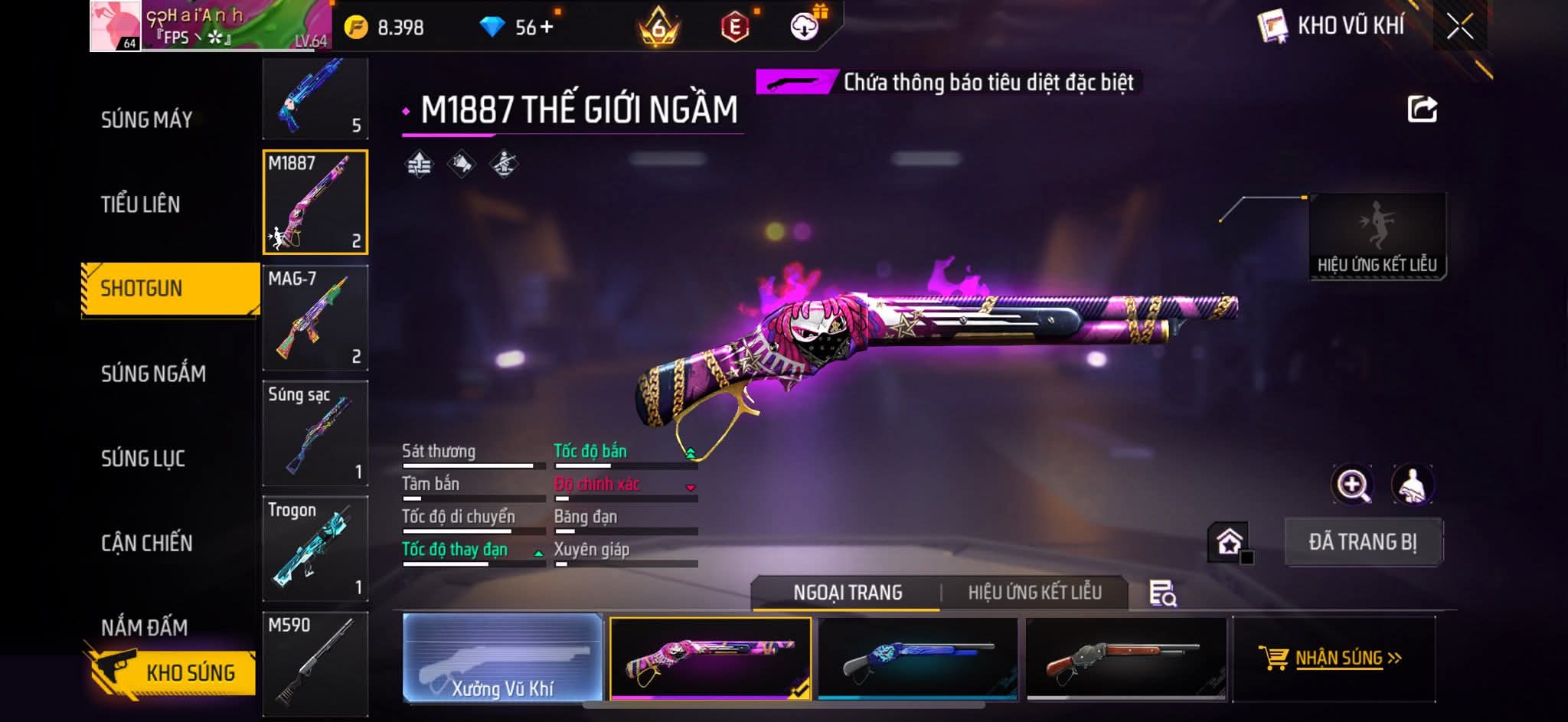1568x722 pixels.
Task: Open the HIỆU ỨNG KẾT LIỄU panel
Action: click(x=1377, y=237)
